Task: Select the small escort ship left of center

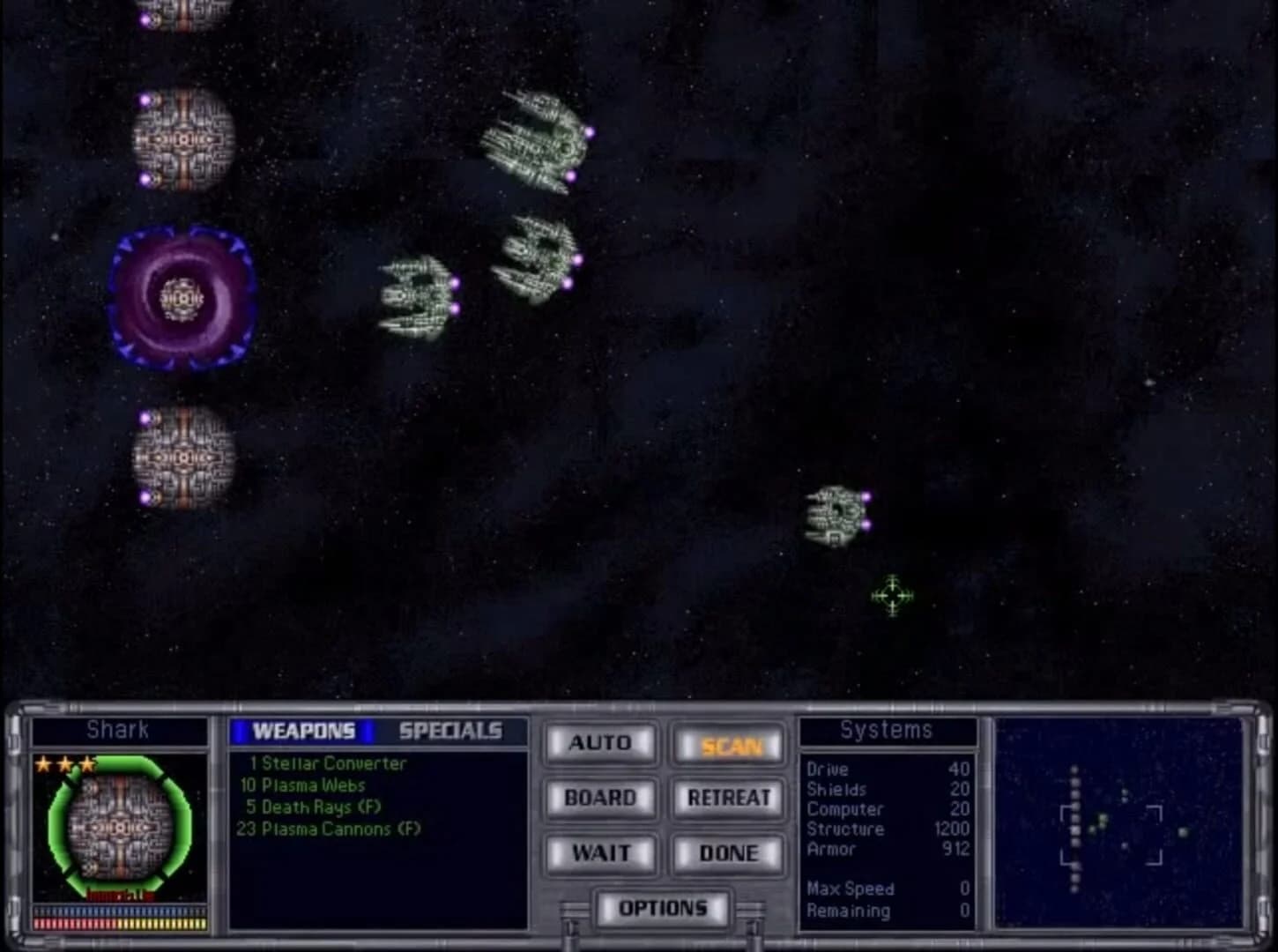Action: point(416,295)
